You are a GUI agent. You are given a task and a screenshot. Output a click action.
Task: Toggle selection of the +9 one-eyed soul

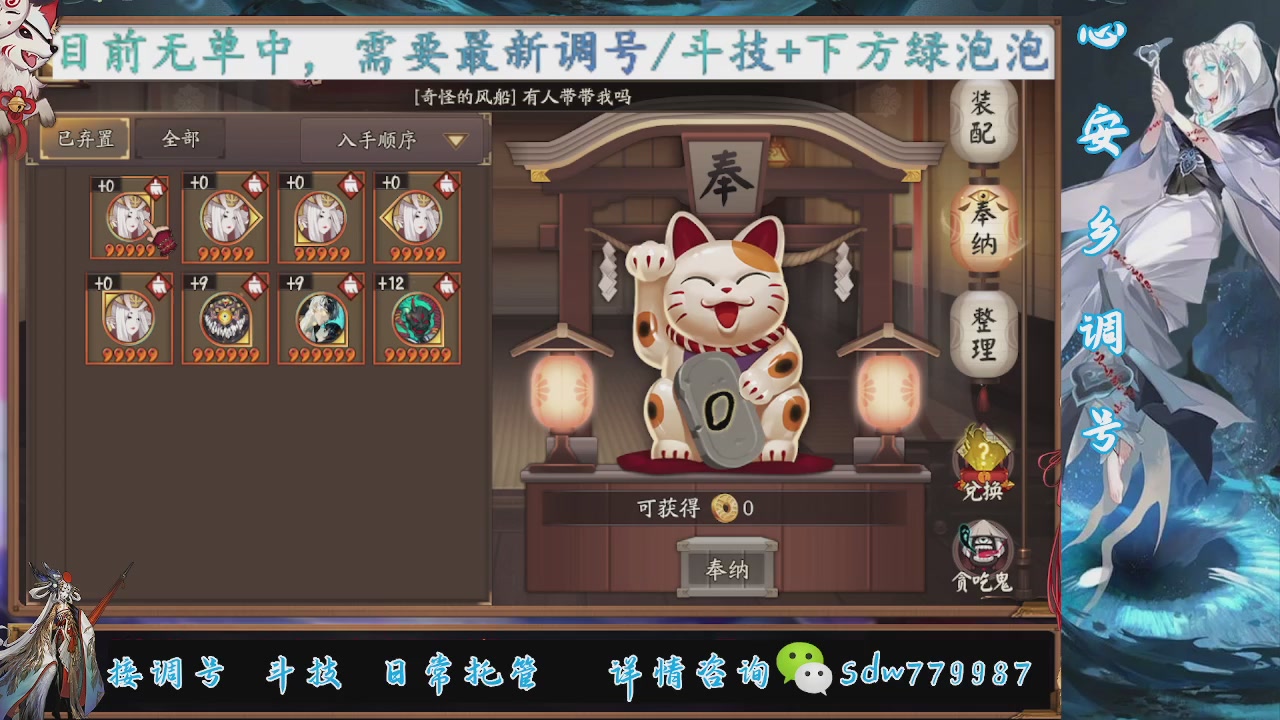click(x=225, y=318)
